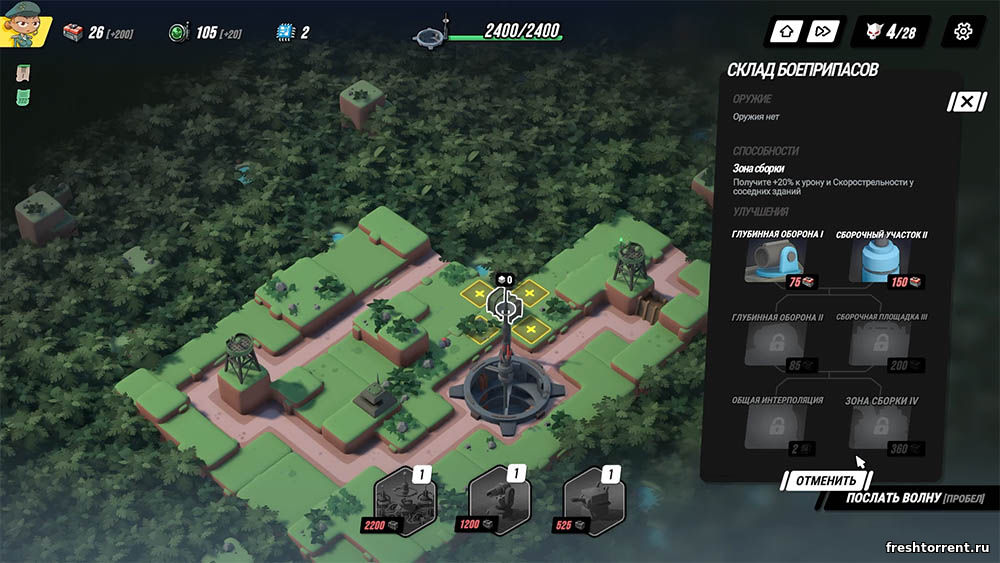
Task: Click the up-arrow button in top bar
Action: point(786,31)
